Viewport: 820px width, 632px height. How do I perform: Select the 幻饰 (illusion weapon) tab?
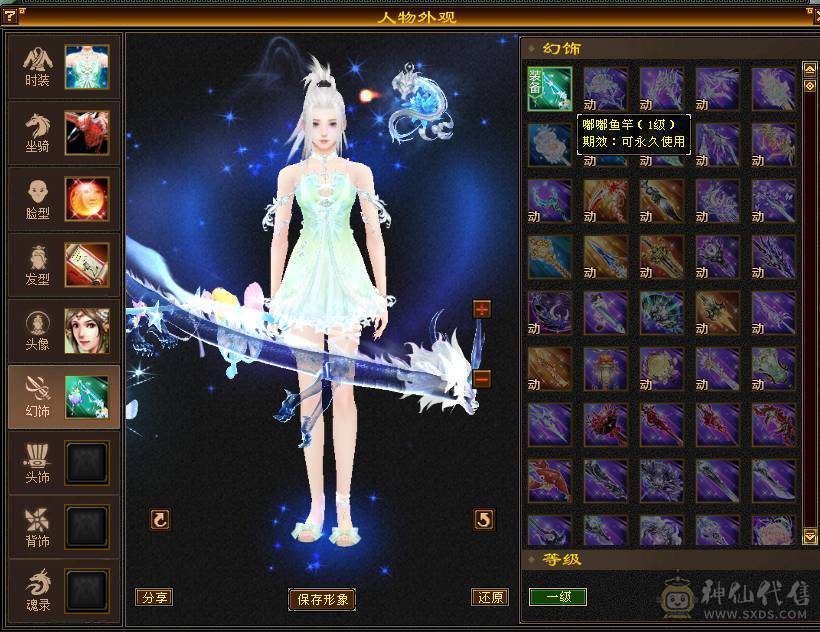coord(64,397)
